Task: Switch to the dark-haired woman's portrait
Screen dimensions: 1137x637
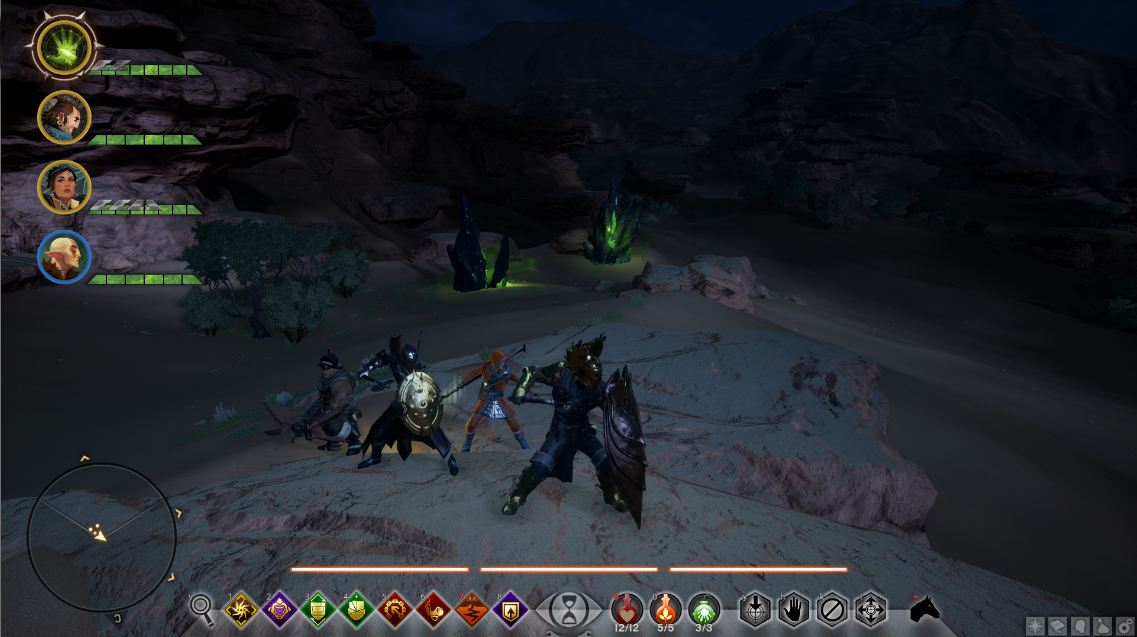Action: (x=64, y=187)
